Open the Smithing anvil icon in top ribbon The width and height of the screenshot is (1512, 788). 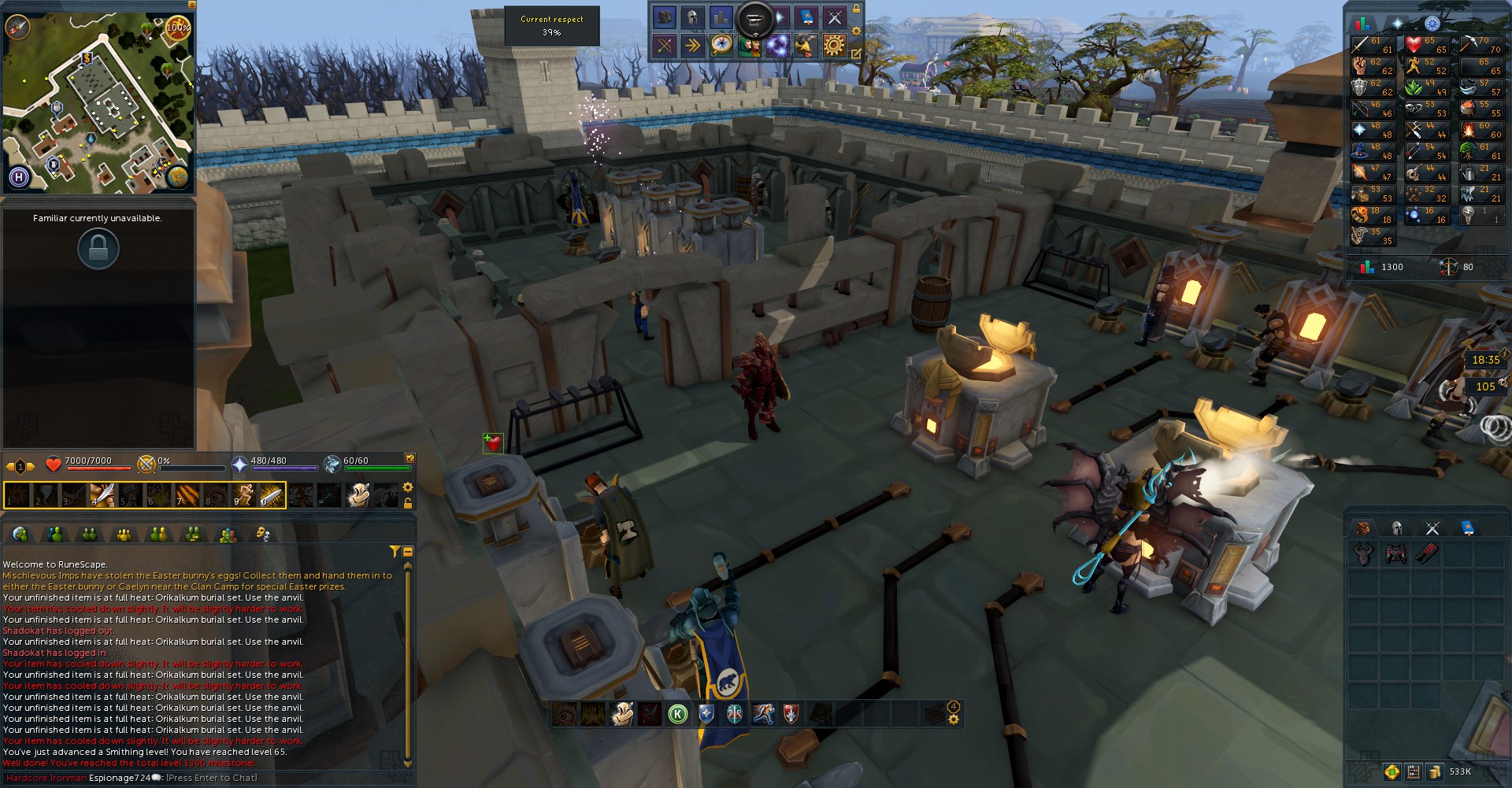coord(754,17)
